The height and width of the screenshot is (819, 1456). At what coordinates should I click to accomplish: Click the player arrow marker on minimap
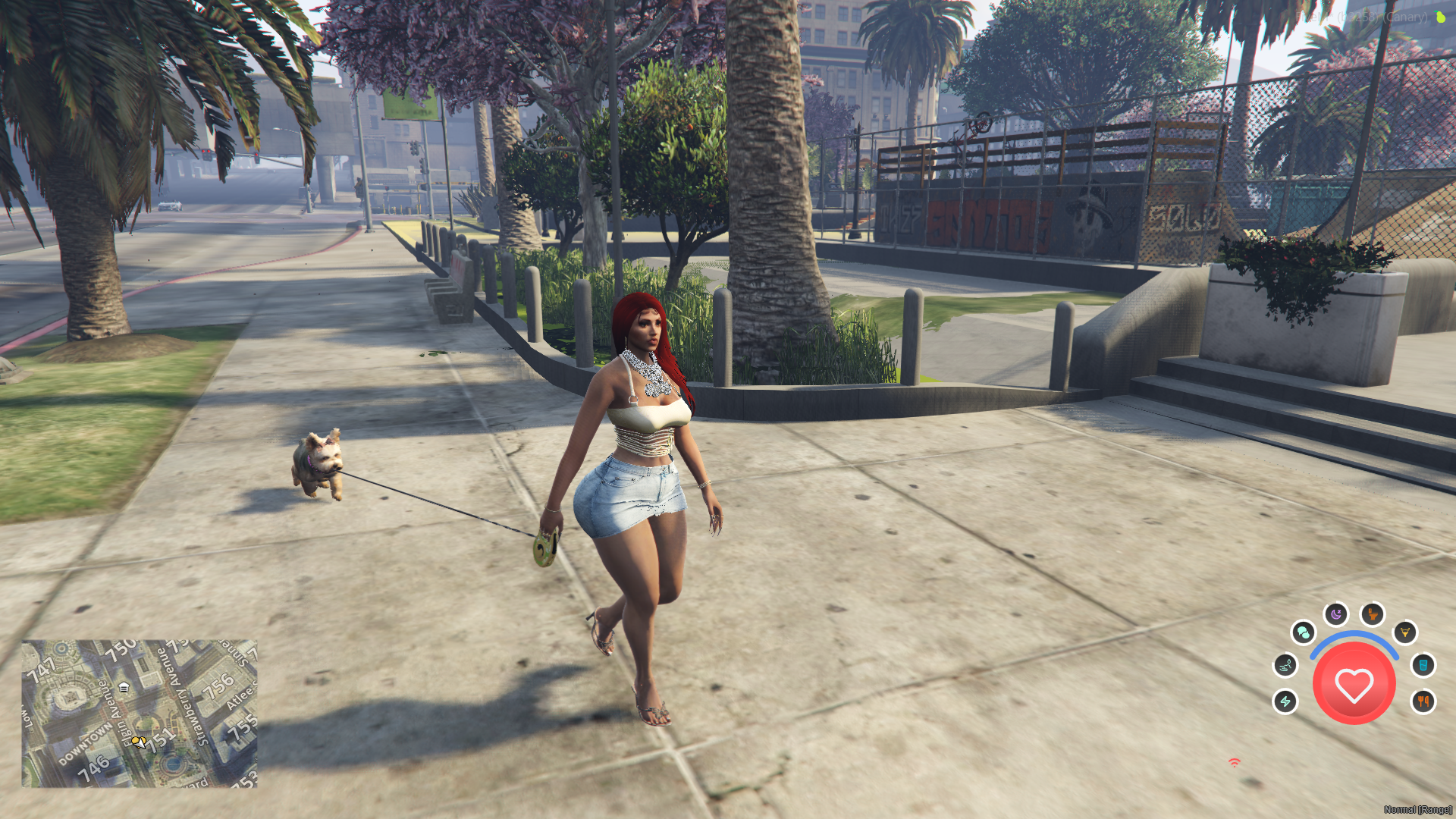(x=139, y=742)
